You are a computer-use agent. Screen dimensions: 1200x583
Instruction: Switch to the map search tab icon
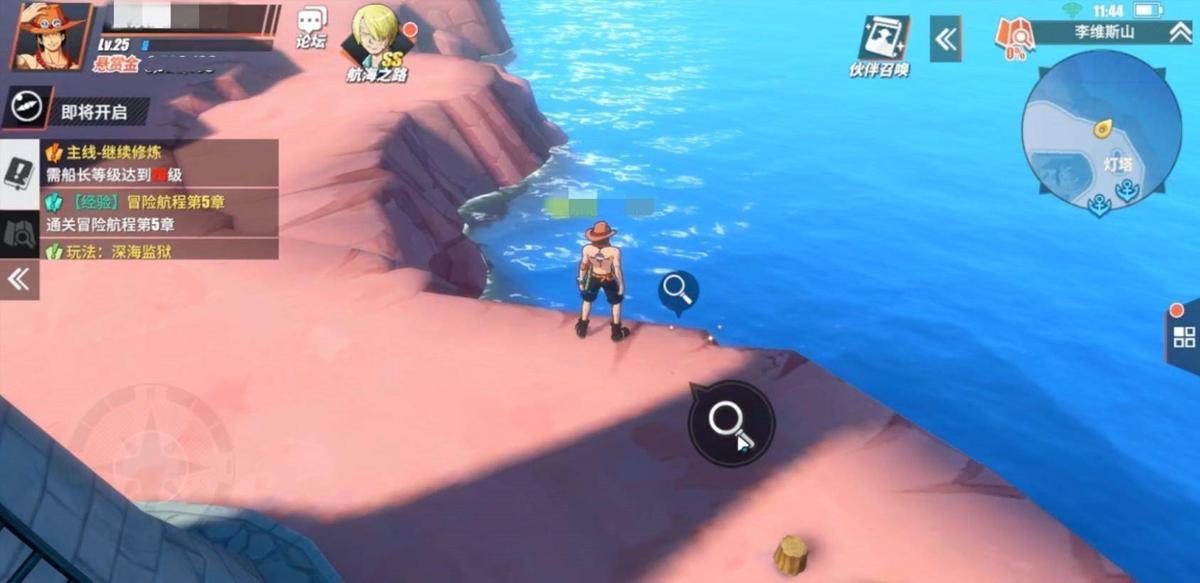[20, 233]
